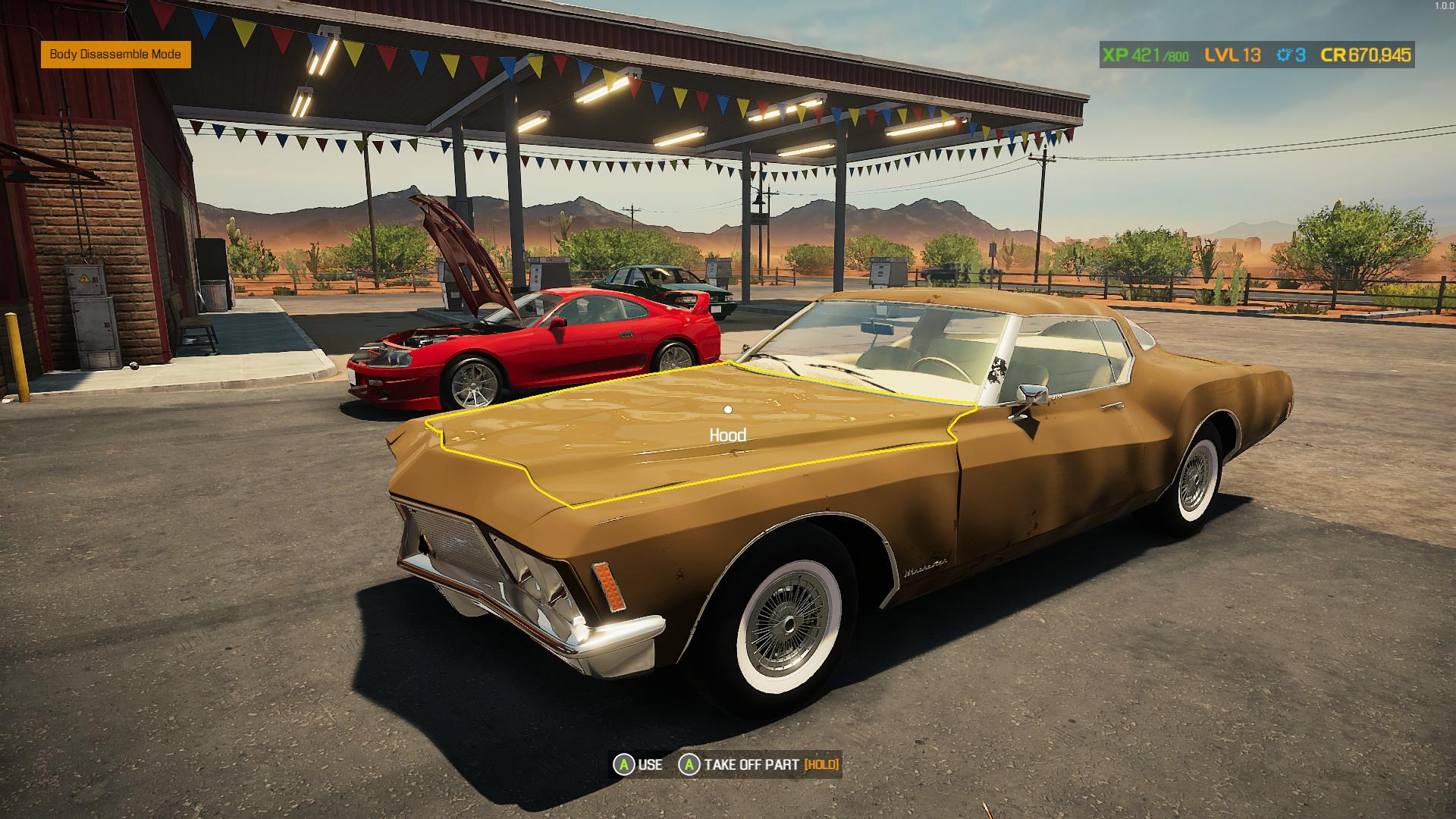Click the Body Disassemble Mode badge
Viewport: 1456px width, 819px height.
click(x=115, y=55)
